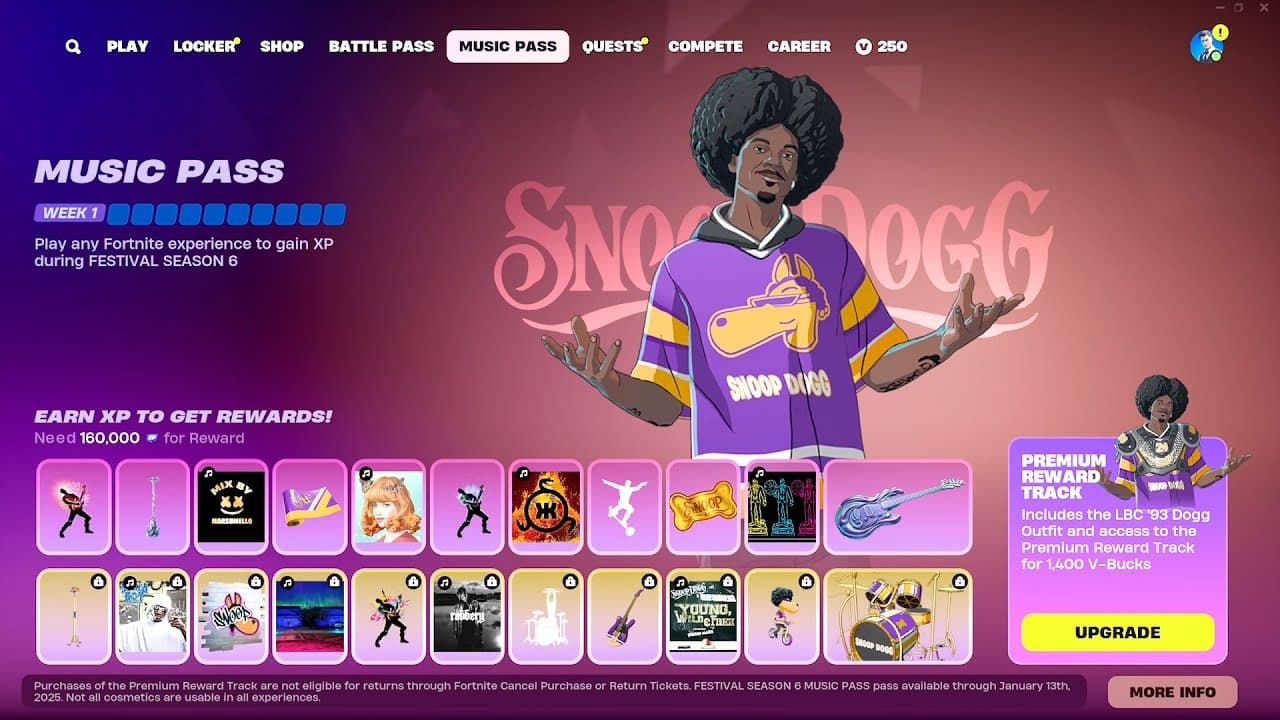Open the CAREER menu item
The height and width of the screenshot is (720, 1280).
coord(799,46)
